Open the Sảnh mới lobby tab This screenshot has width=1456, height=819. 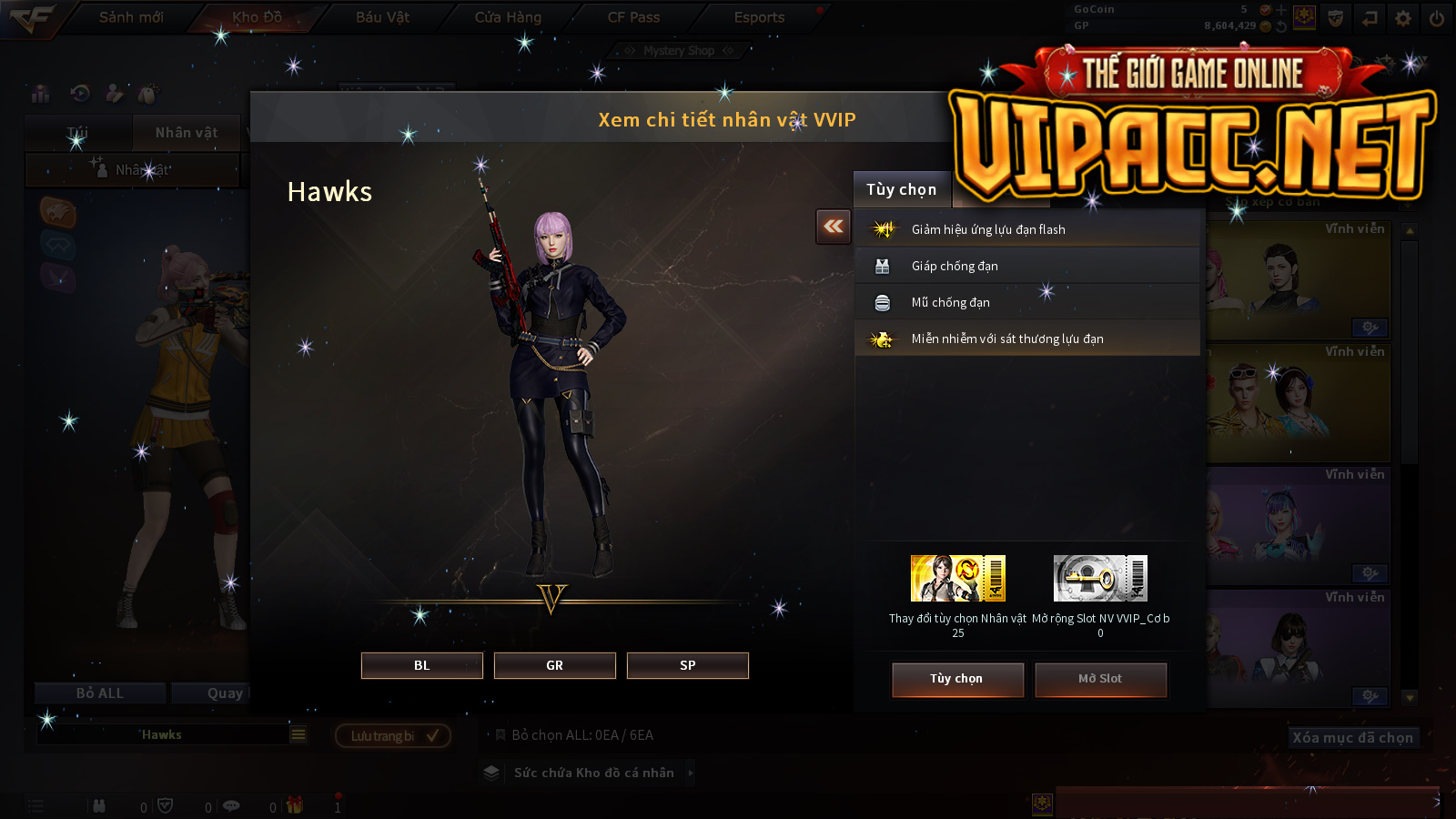pos(131,17)
